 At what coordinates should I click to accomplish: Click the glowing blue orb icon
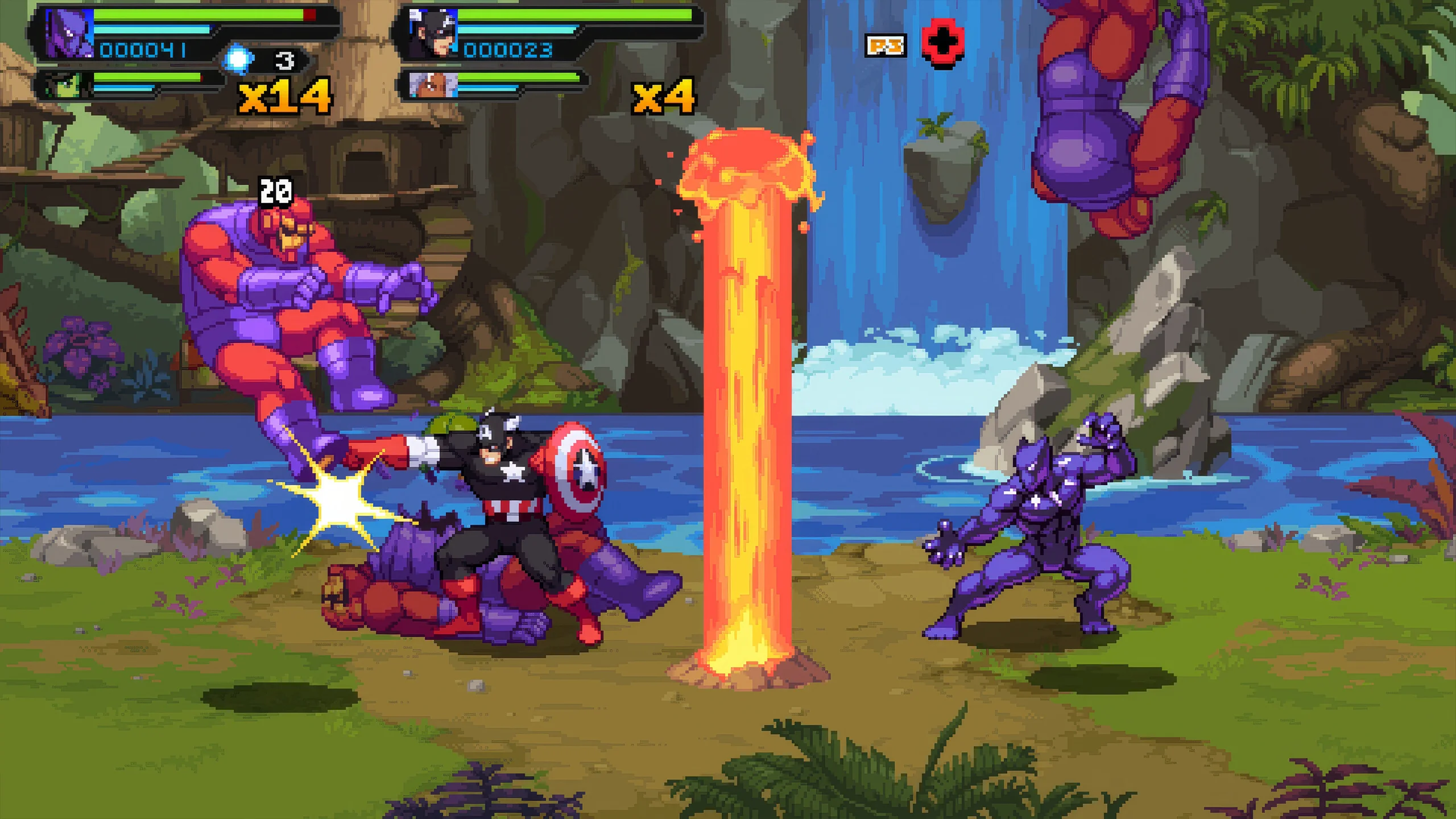(x=238, y=59)
